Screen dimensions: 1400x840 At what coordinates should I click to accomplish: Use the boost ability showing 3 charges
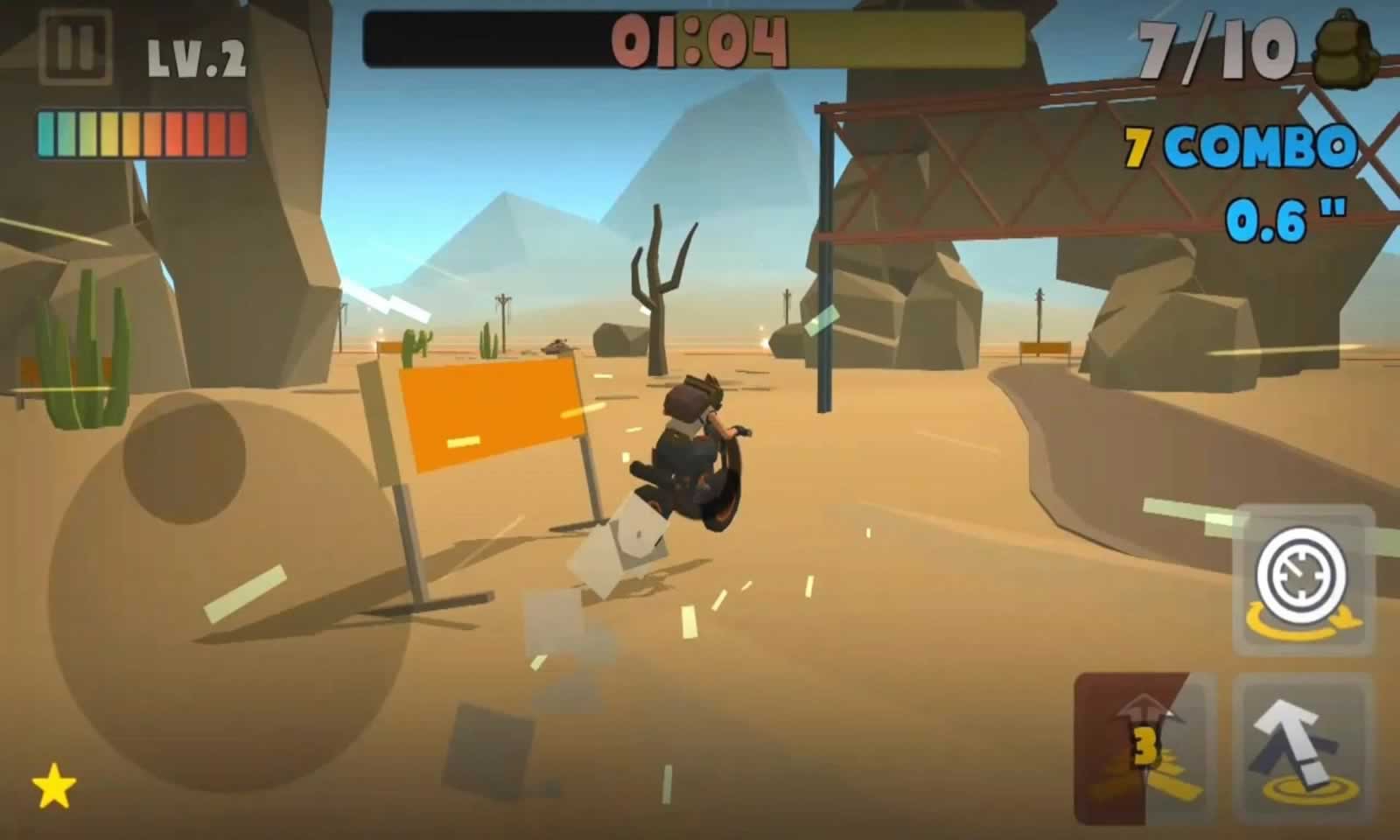[x=1143, y=748]
